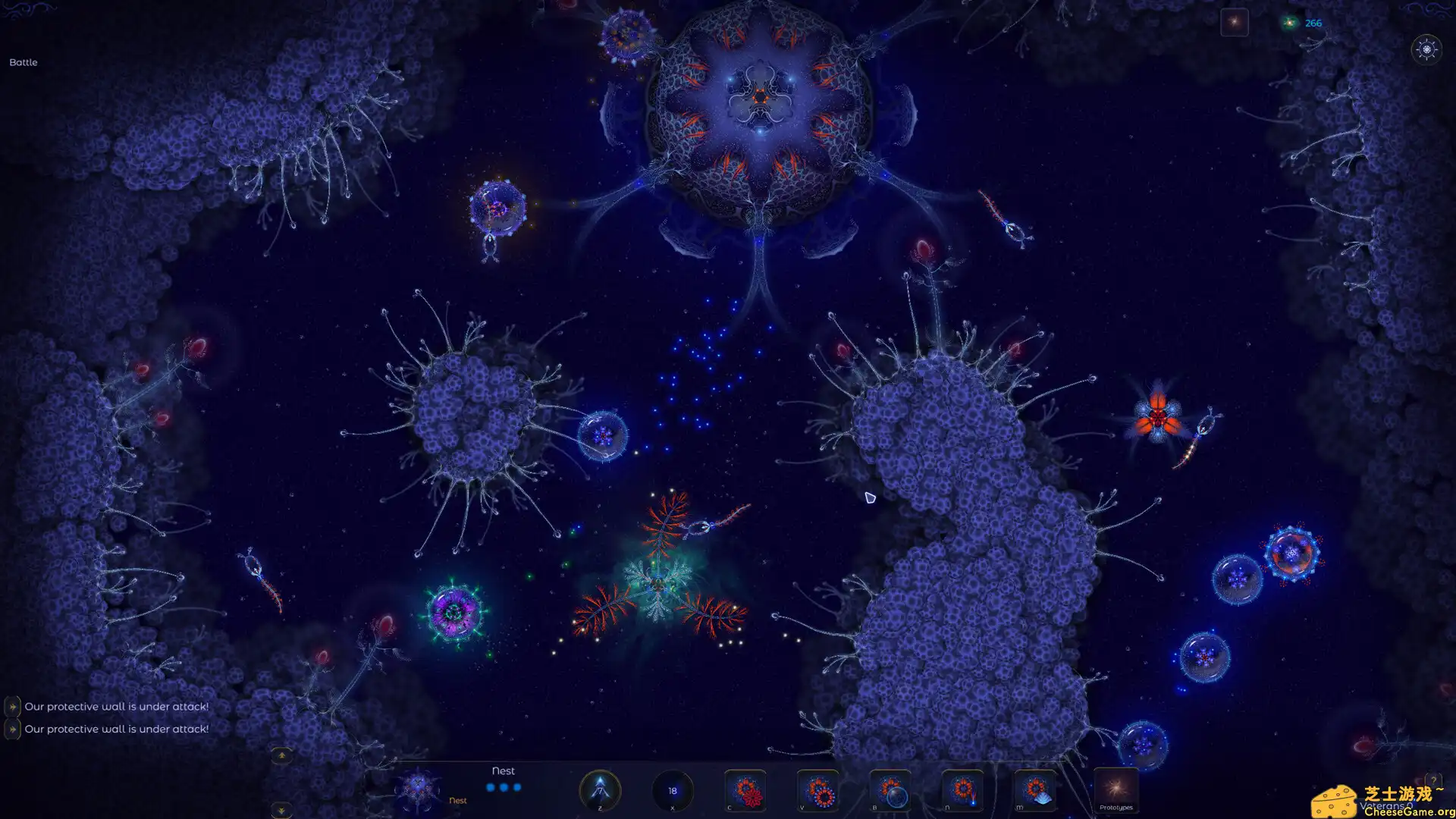Expand the panel with the up arrow button
Image resolution: width=1456 pixels, height=819 pixels.
(x=282, y=755)
